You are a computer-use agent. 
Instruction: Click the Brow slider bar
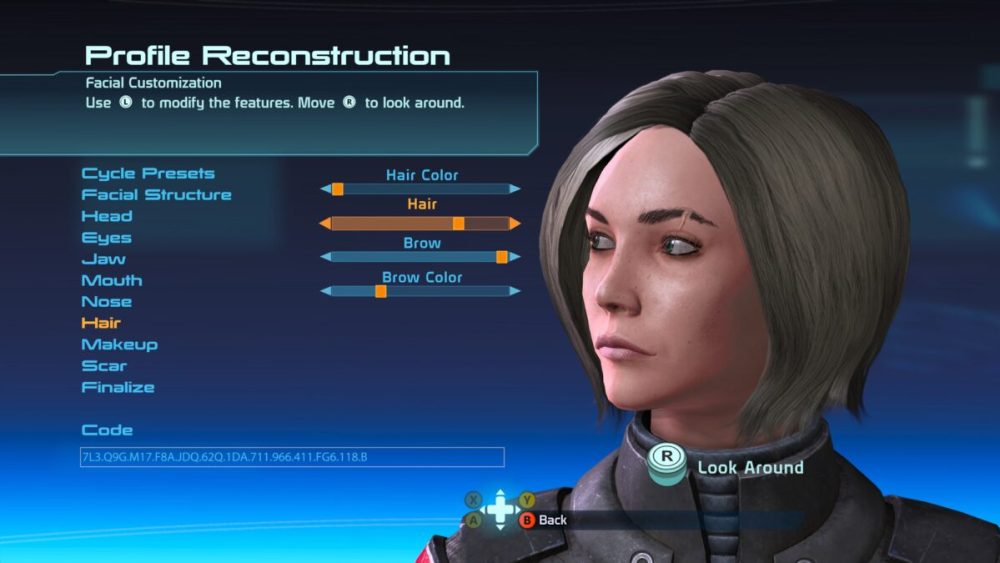420,257
